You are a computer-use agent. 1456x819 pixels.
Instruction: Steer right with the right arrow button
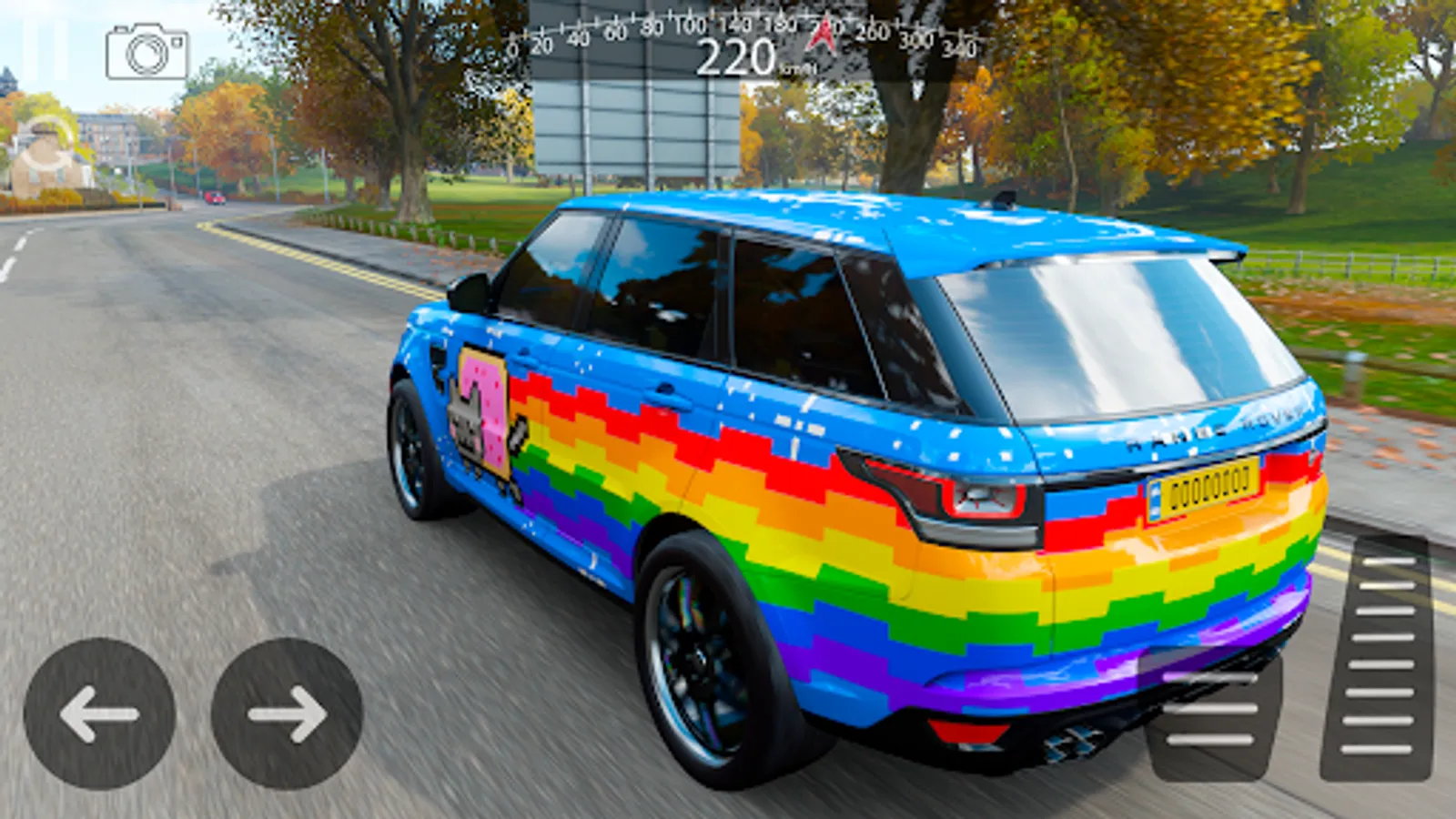pos(288,713)
